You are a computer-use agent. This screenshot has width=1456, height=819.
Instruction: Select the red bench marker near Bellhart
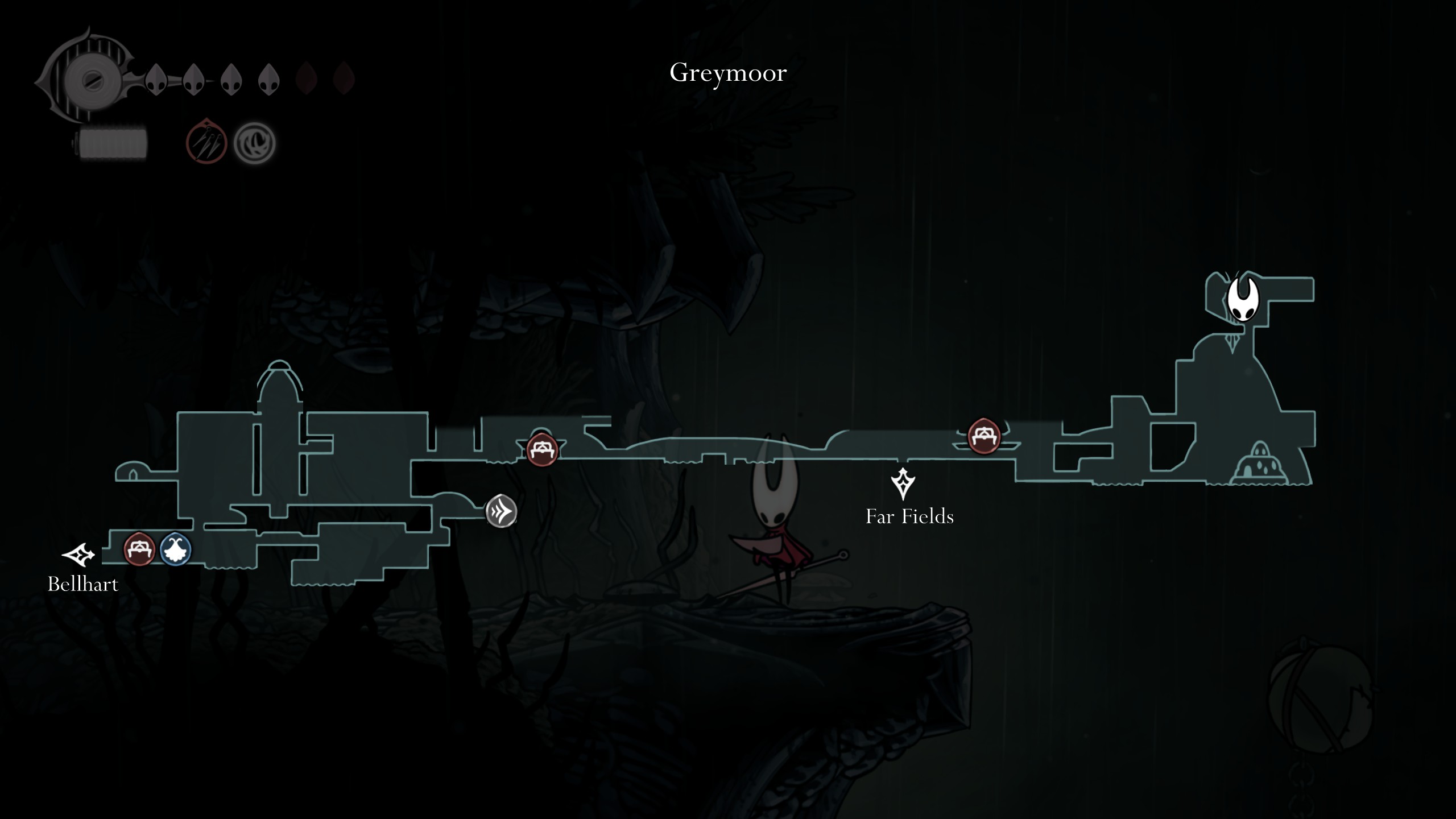coord(139,549)
